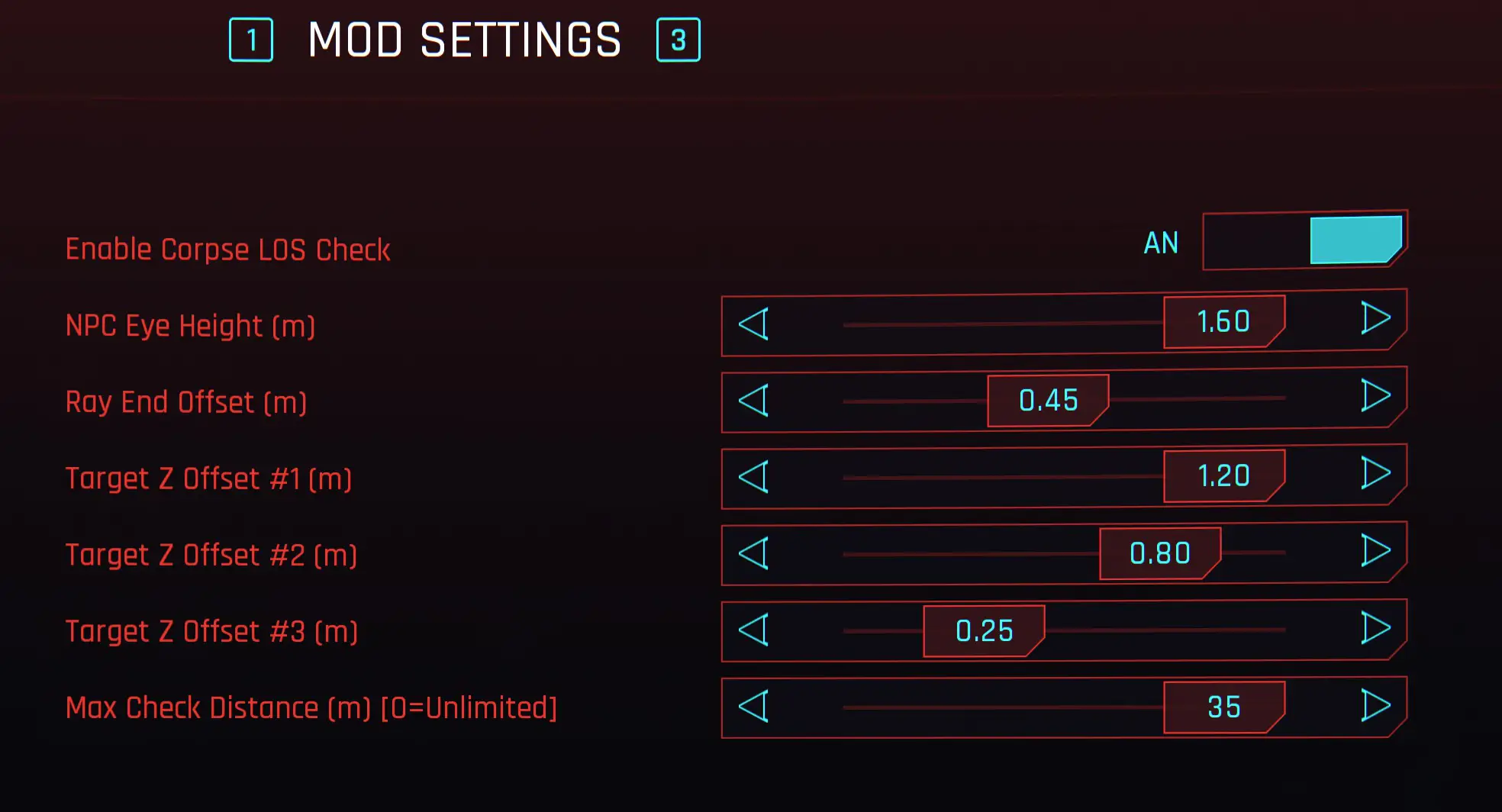Viewport: 1502px width, 812px height.
Task: Click right arrow for Ray End Offset
Action: pyautogui.click(x=1376, y=398)
